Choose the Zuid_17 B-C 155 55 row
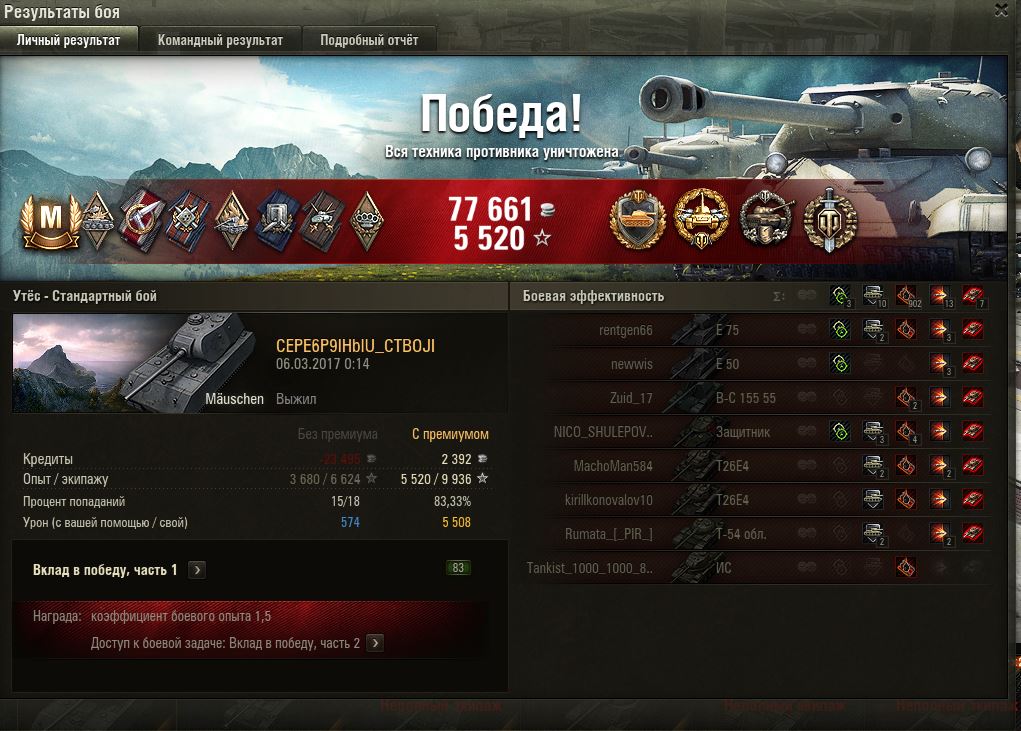 point(750,398)
